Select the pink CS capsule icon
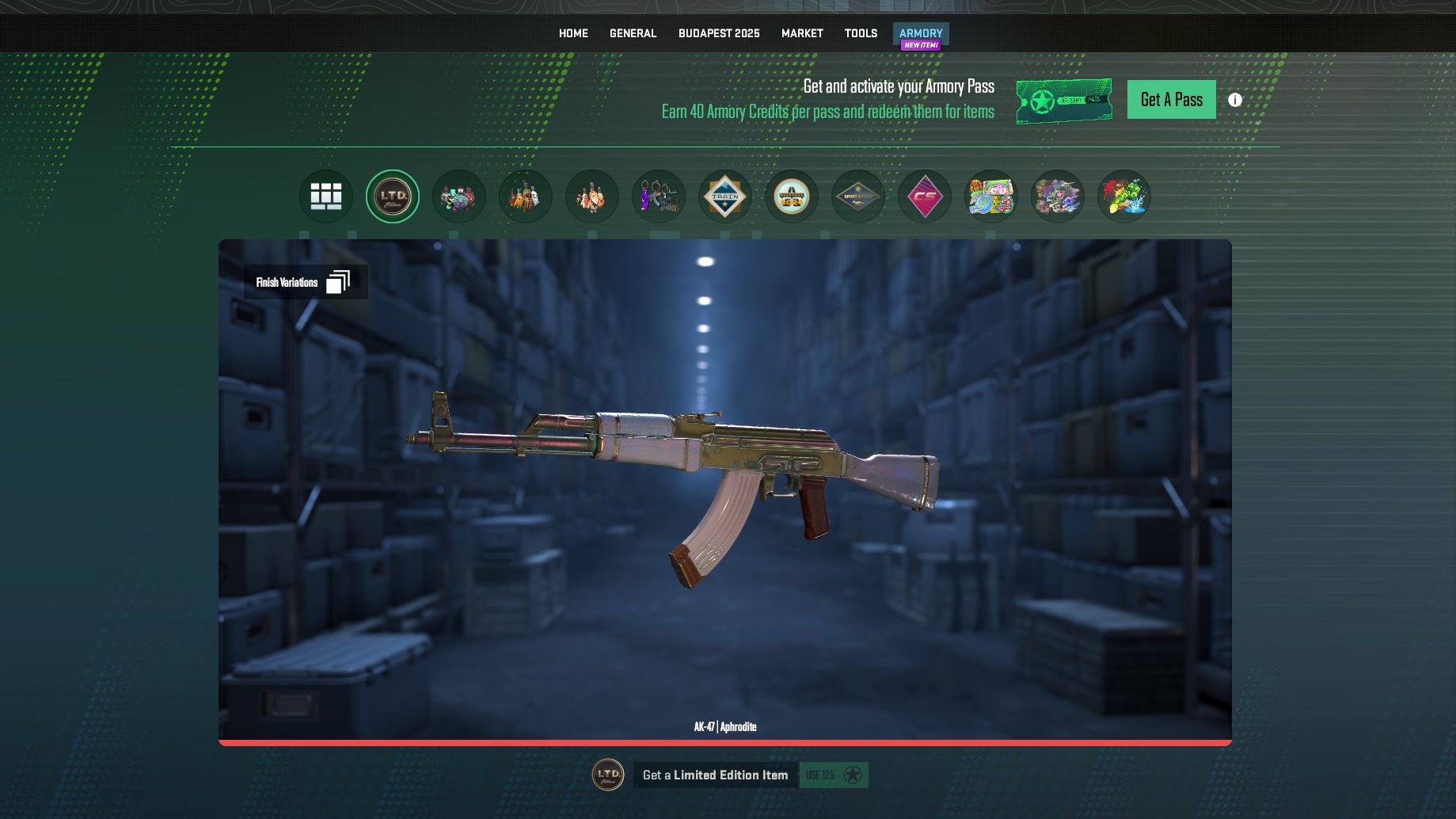1456x819 pixels. [924, 196]
